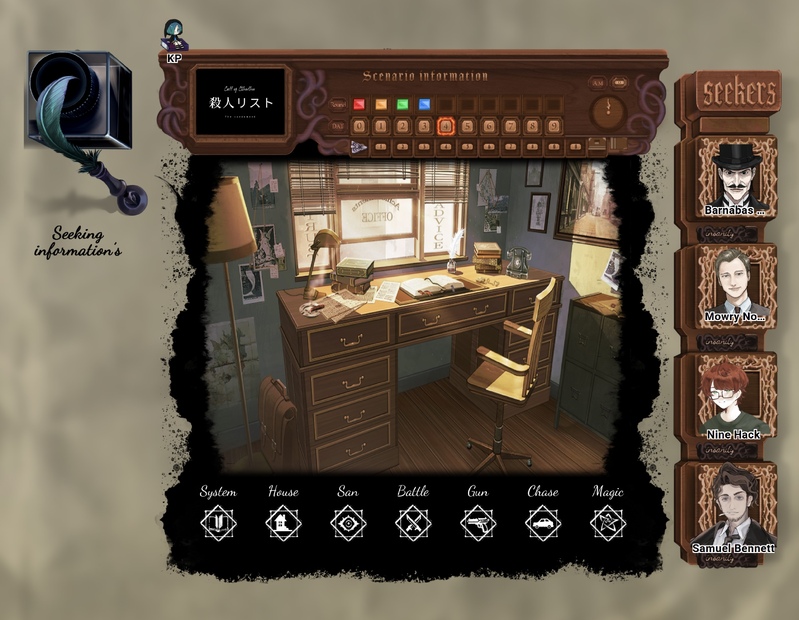Screen dimensions: 799x620
Task: Open the Magic pentagram icon
Action: coord(608,523)
